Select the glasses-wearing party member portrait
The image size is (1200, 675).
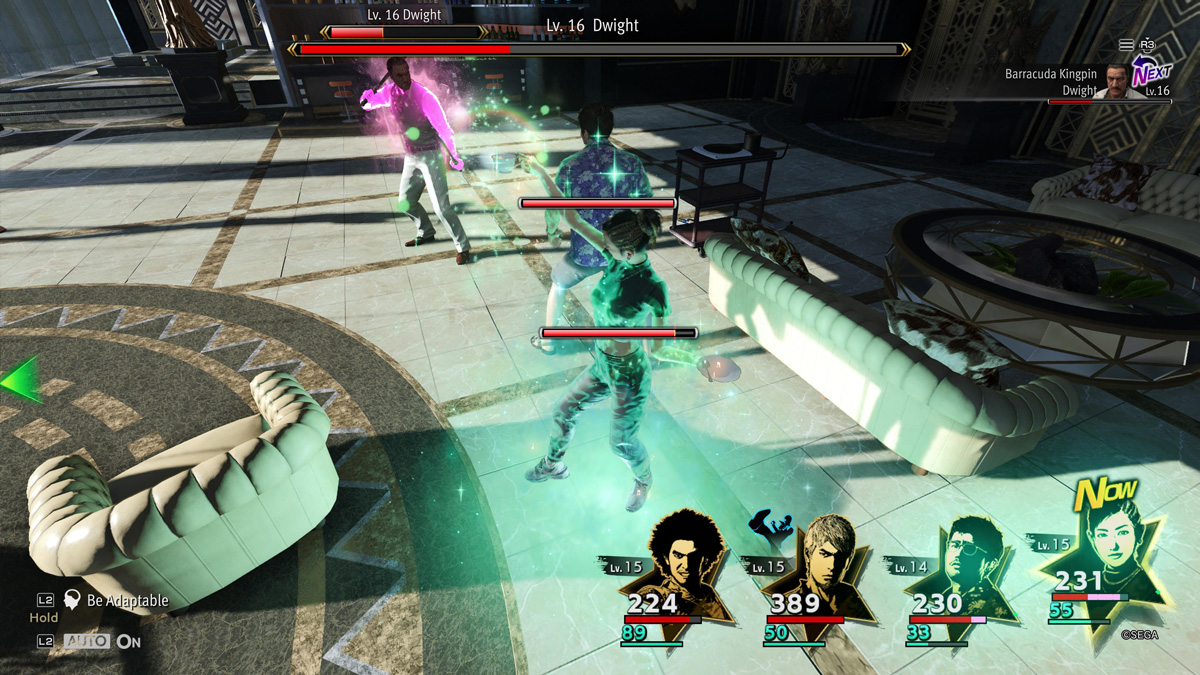961,560
